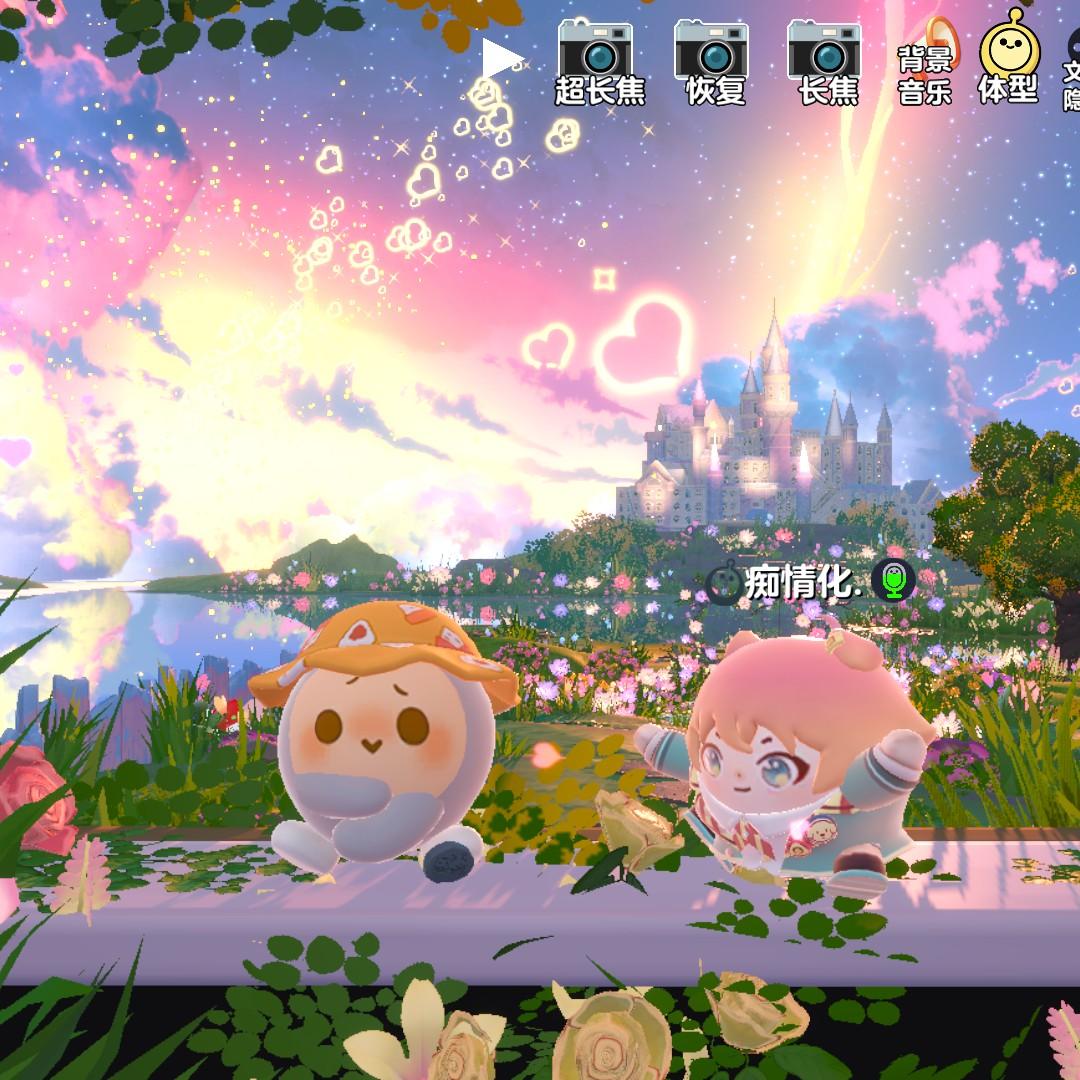The height and width of the screenshot is (1080, 1080).
Task: Click the 恢复 reset camera button
Action: point(715,62)
